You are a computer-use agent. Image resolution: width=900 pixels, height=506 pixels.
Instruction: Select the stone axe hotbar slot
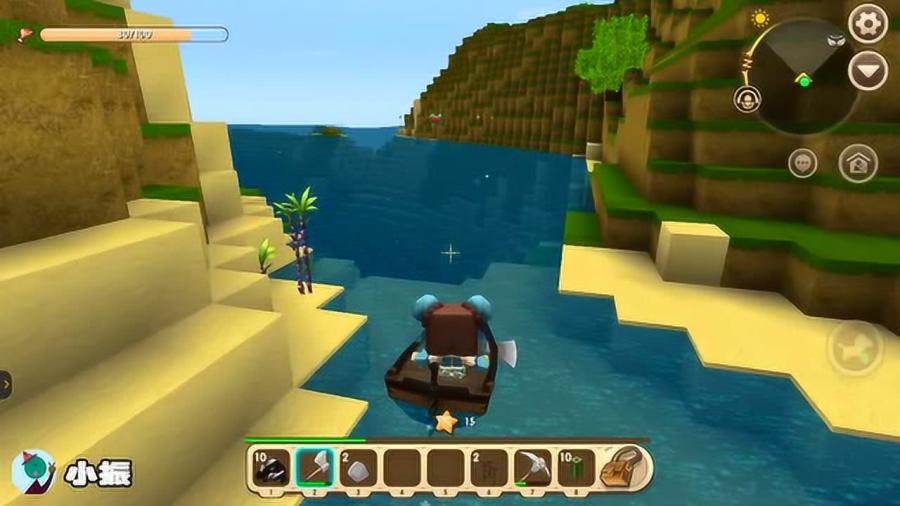(314, 467)
